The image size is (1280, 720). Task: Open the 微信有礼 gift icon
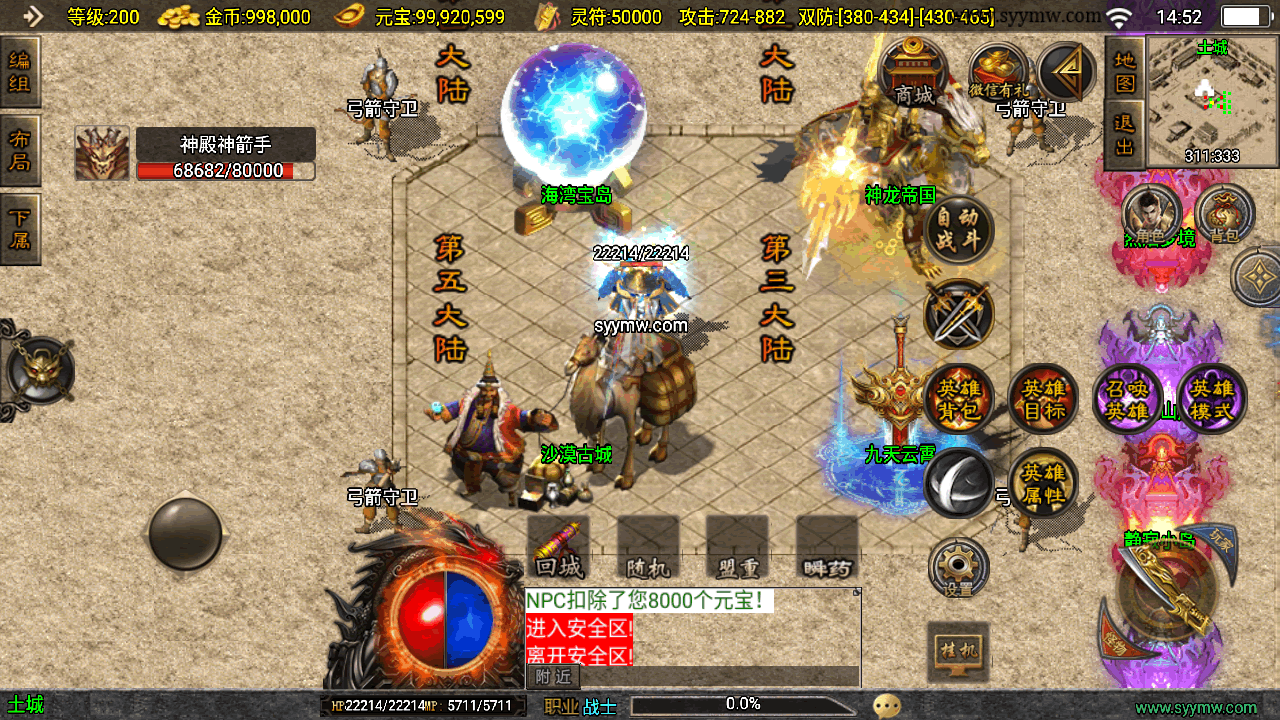tap(998, 73)
